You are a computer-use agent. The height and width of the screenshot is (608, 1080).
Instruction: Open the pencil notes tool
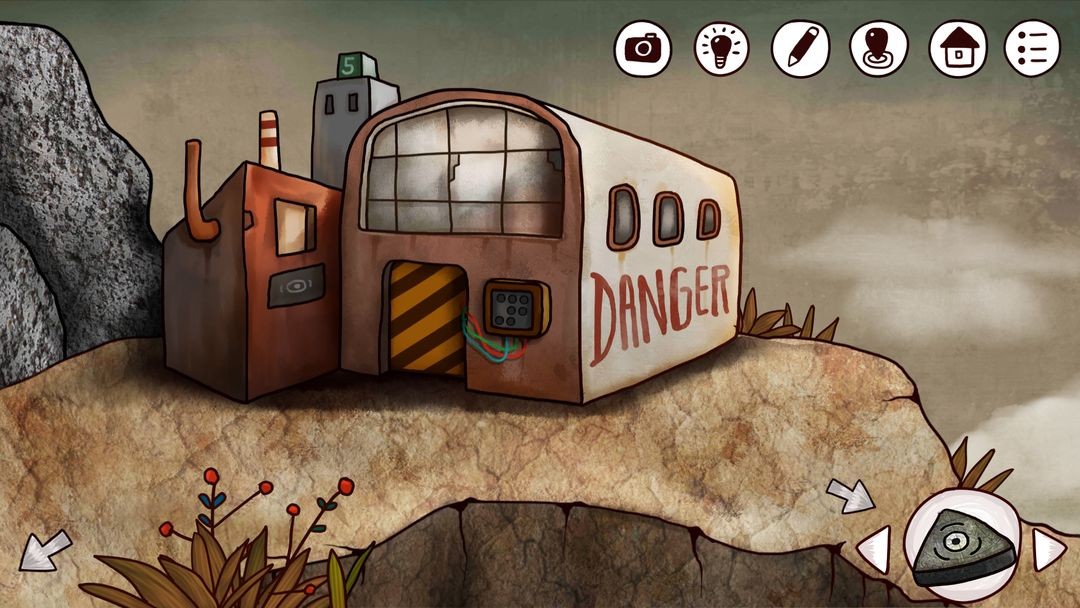(x=801, y=47)
